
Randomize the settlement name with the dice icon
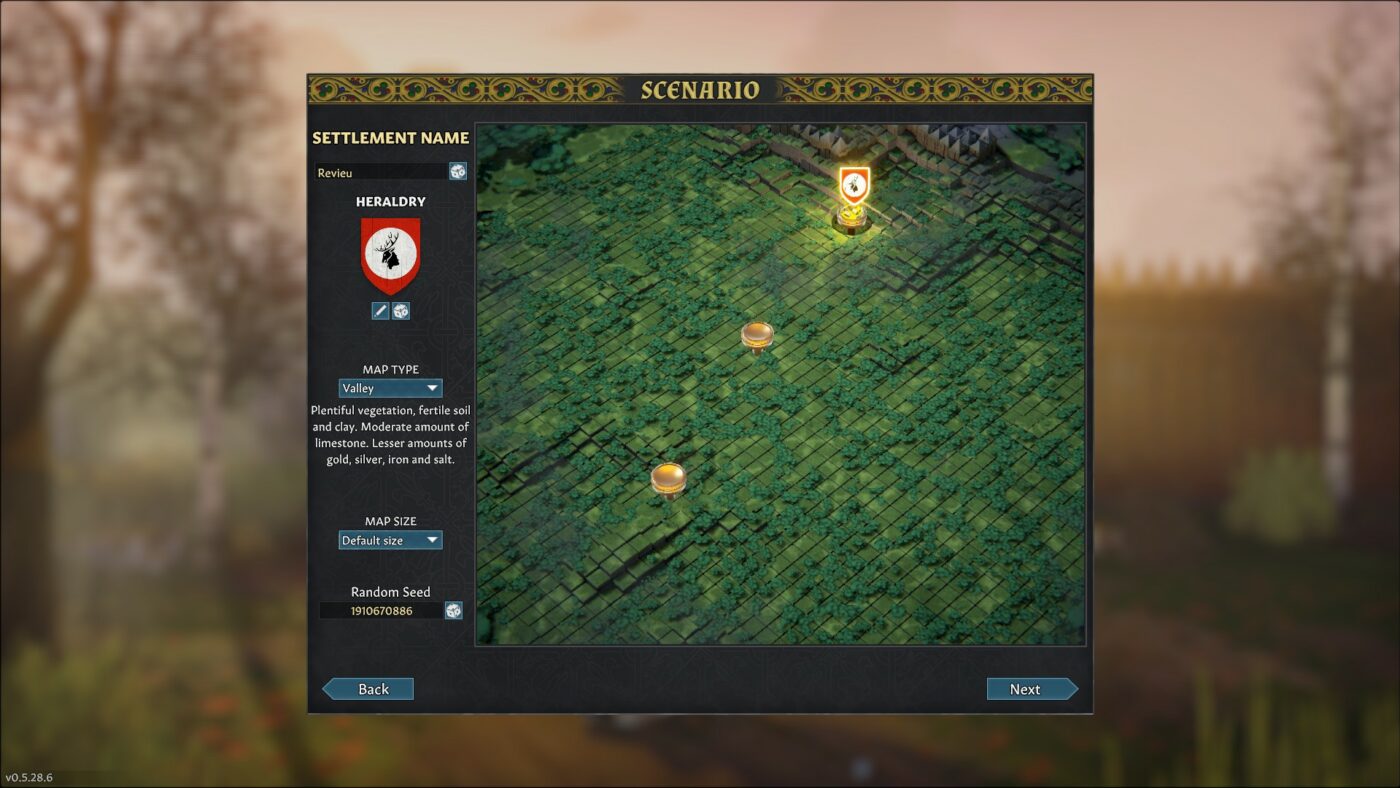pyautogui.click(x=458, y=171)
